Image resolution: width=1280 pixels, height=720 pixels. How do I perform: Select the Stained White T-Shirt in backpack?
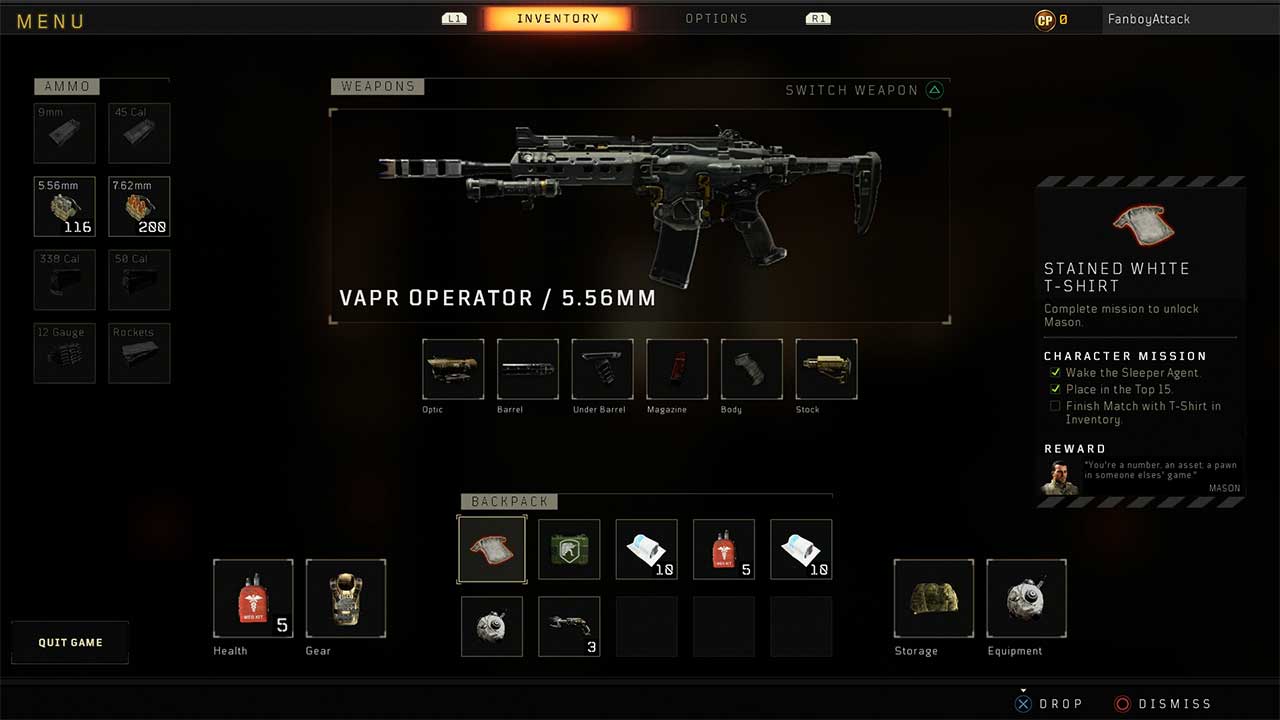pos(492,548)
